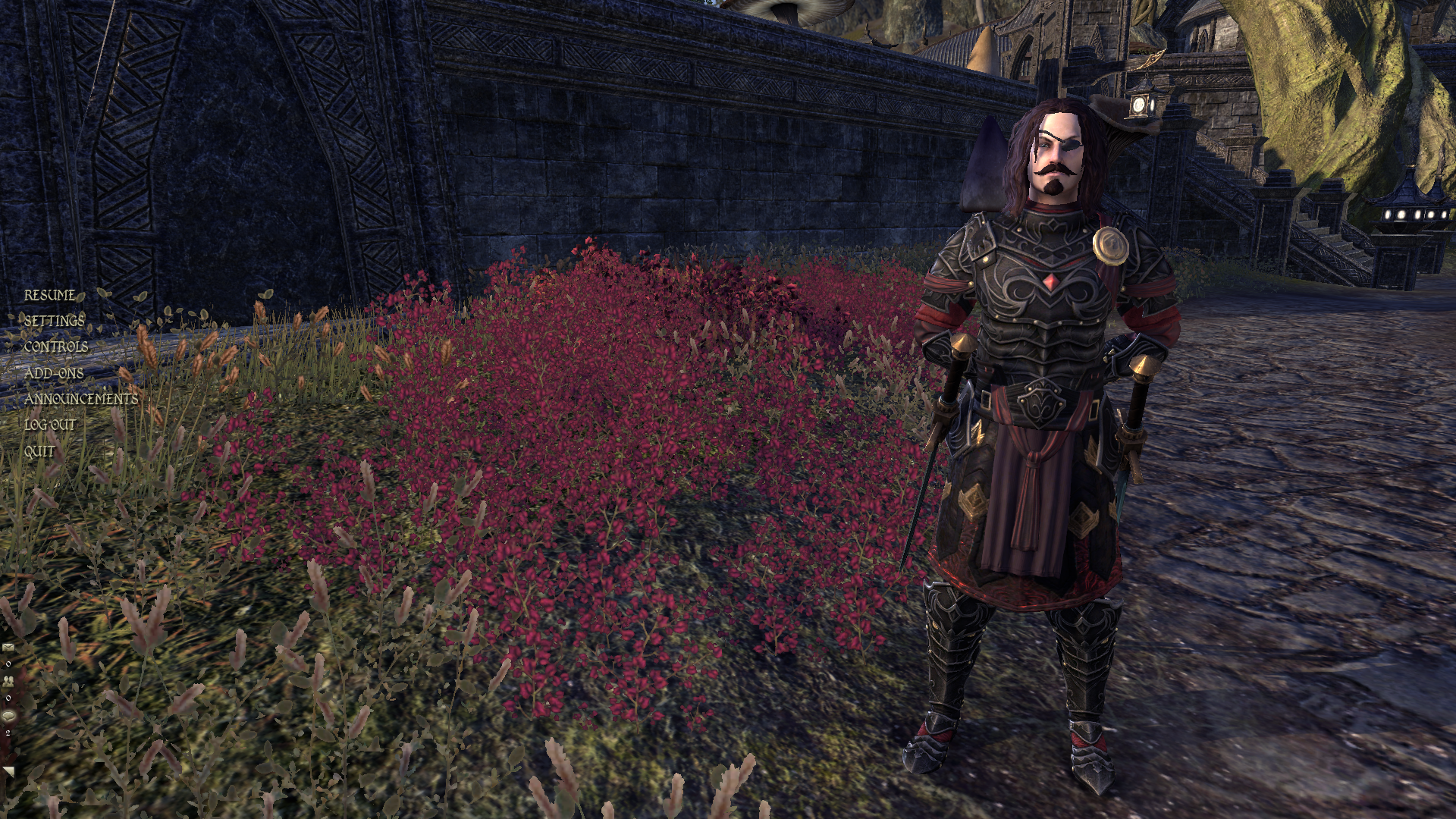Open the friends list icon

[x=8, y=681]
